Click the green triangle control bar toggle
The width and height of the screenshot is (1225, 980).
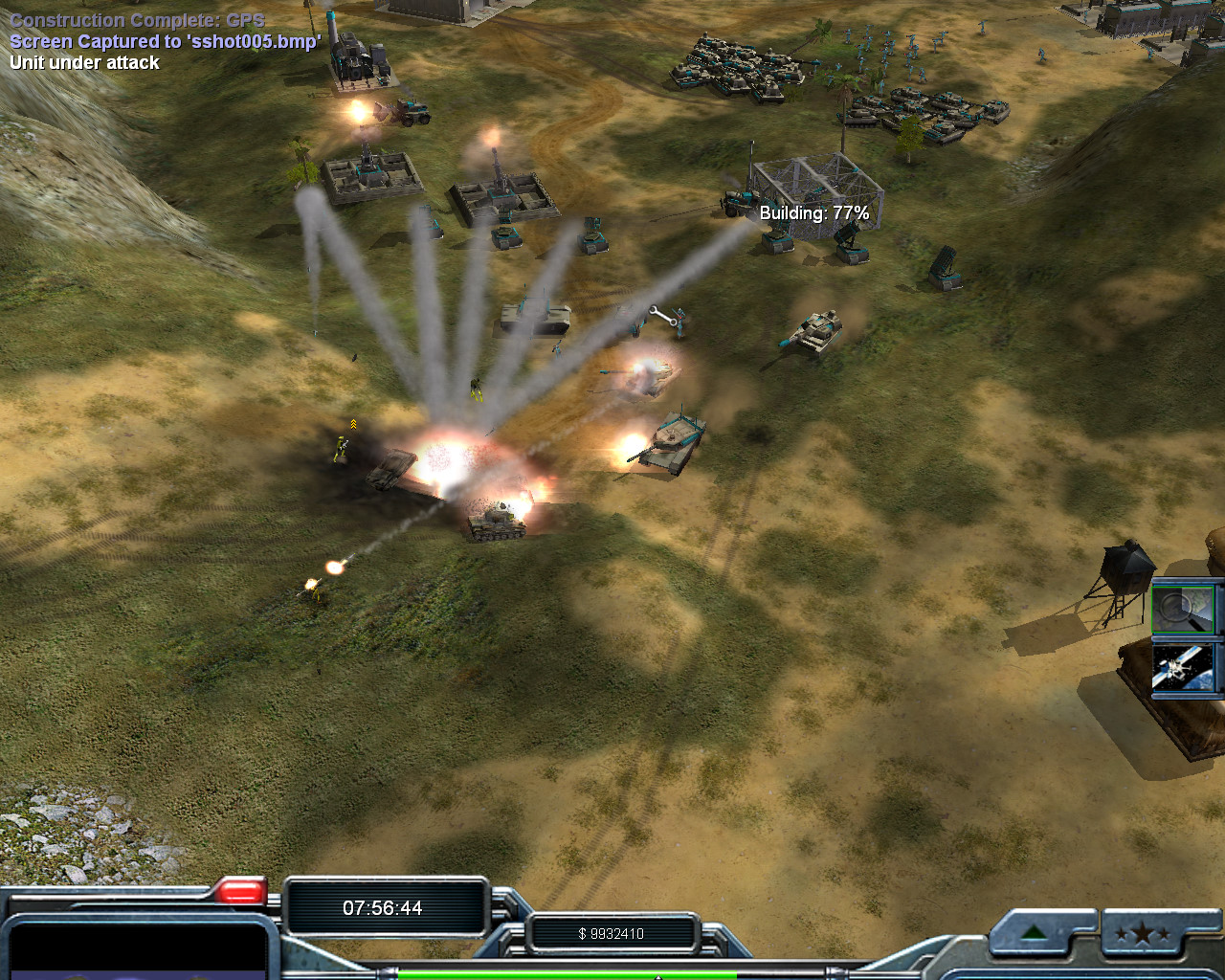(1035, 933)
